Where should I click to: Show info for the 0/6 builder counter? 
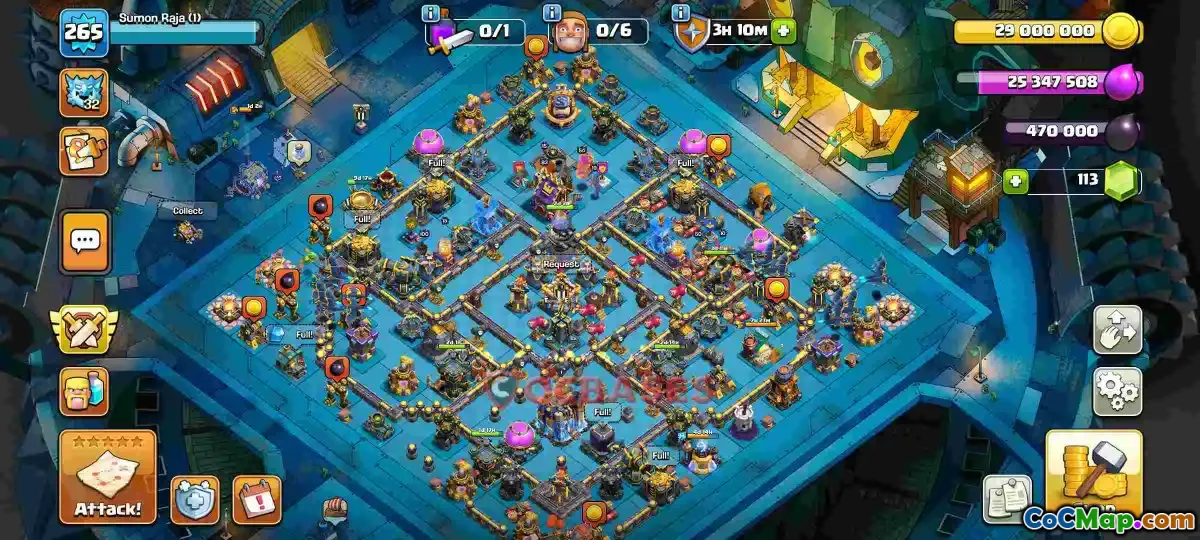pyautogui.click(x=551, y=13)
